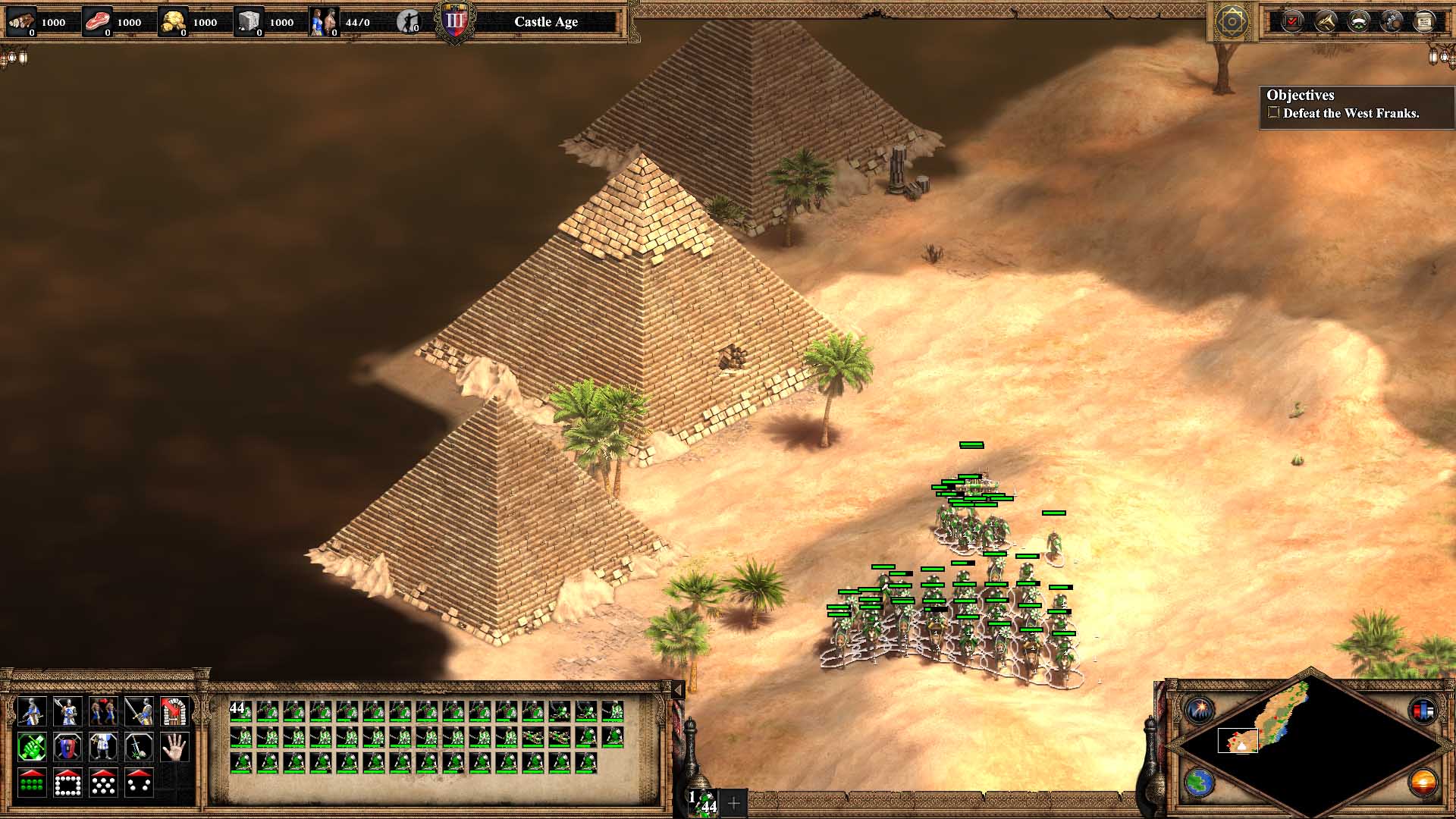Activate the flank formation icon

139,783
